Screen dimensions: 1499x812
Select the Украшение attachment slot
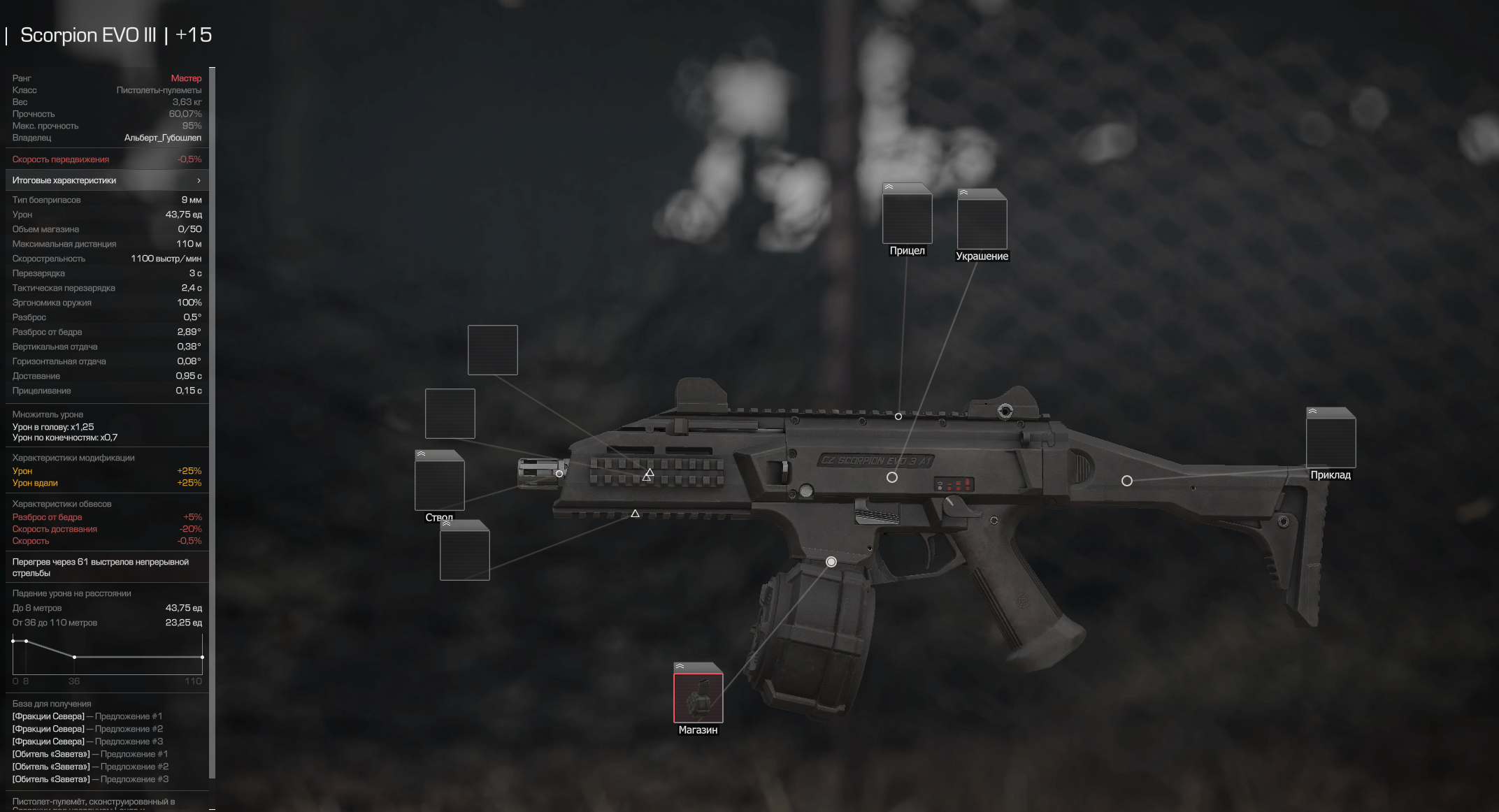tap(982, 224)
